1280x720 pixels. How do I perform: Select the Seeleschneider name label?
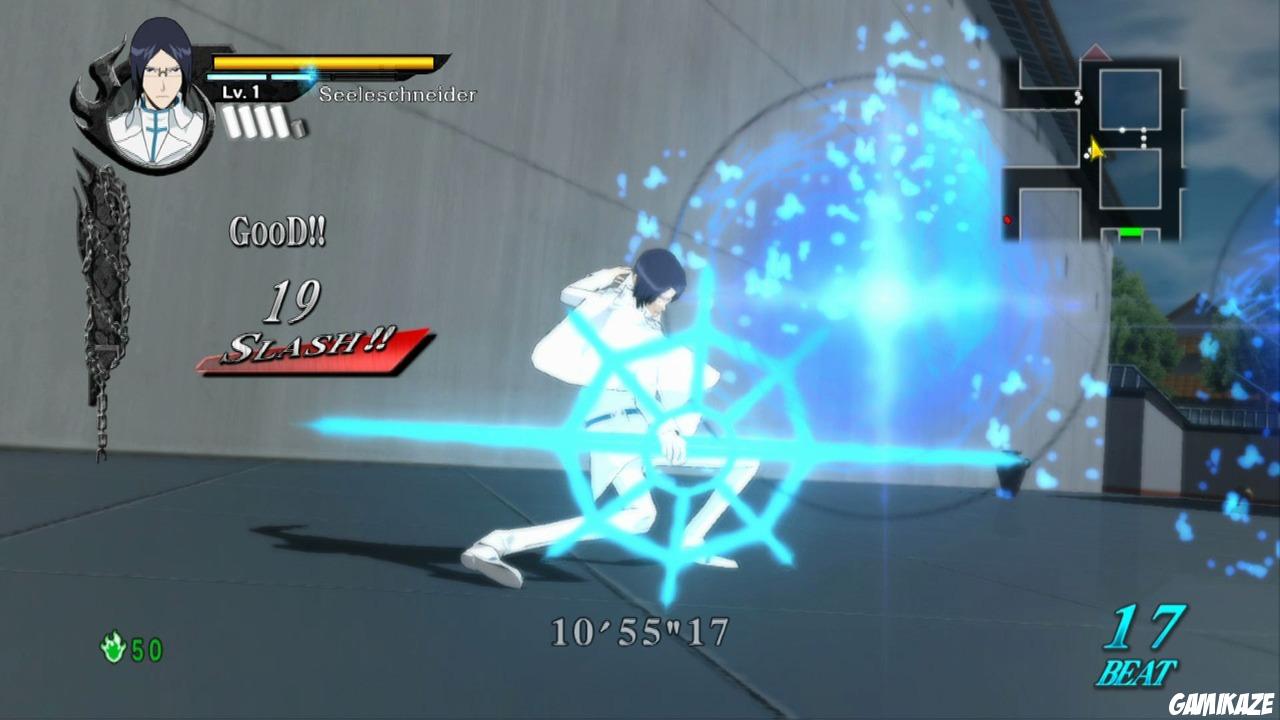(x=397, y=95)
